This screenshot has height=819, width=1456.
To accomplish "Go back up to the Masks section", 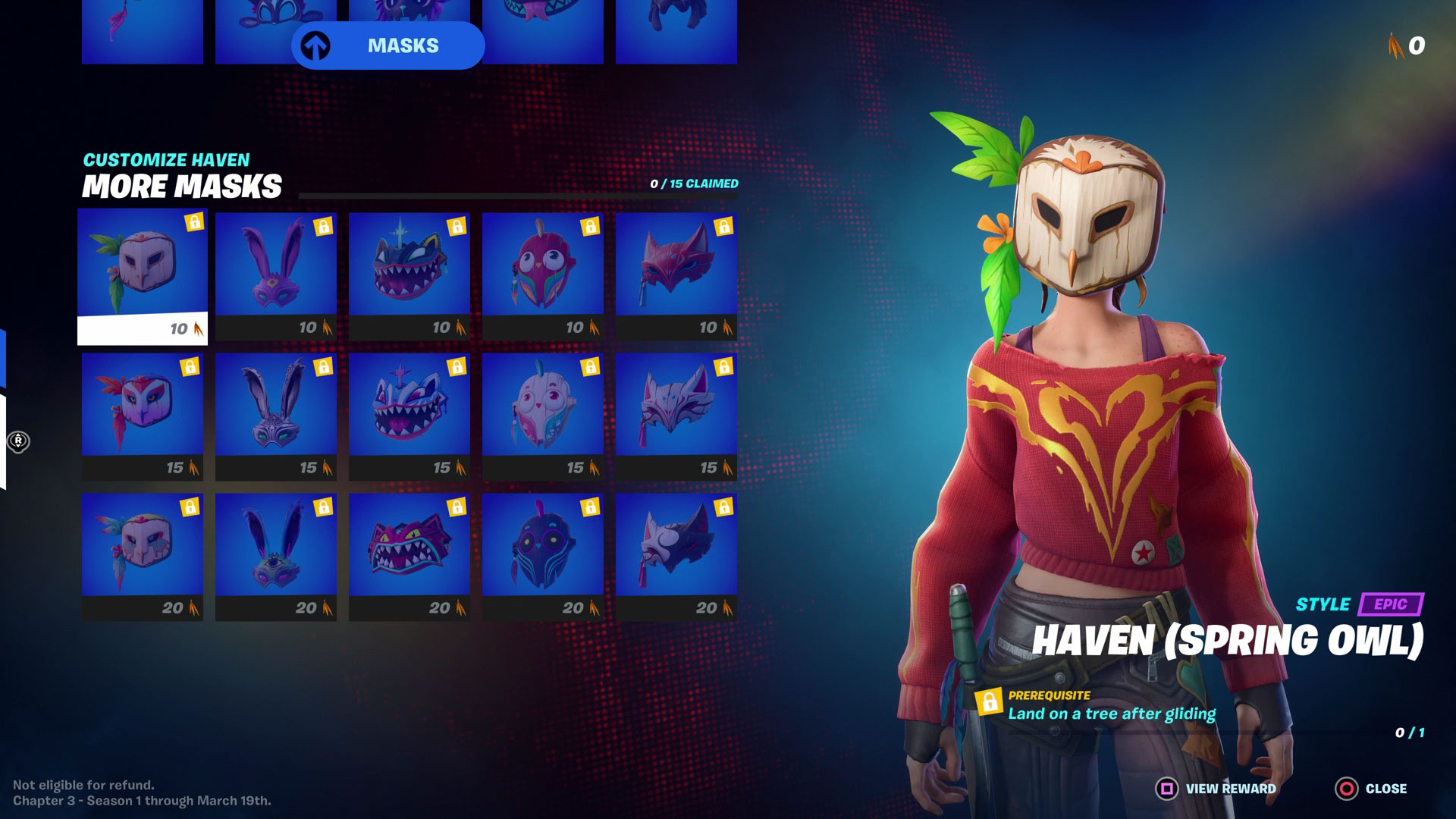I will pos(388,45).
